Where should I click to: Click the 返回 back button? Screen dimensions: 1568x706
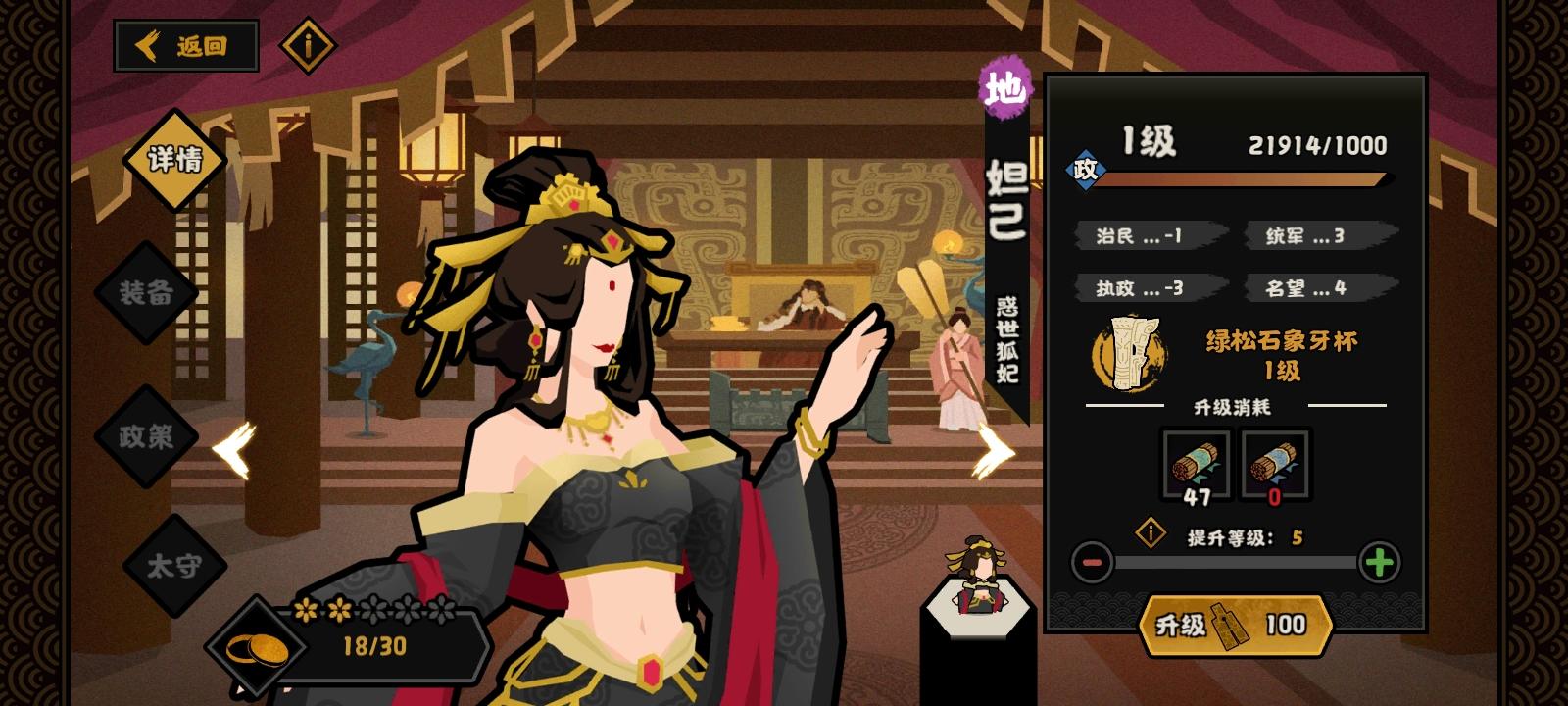186,44
